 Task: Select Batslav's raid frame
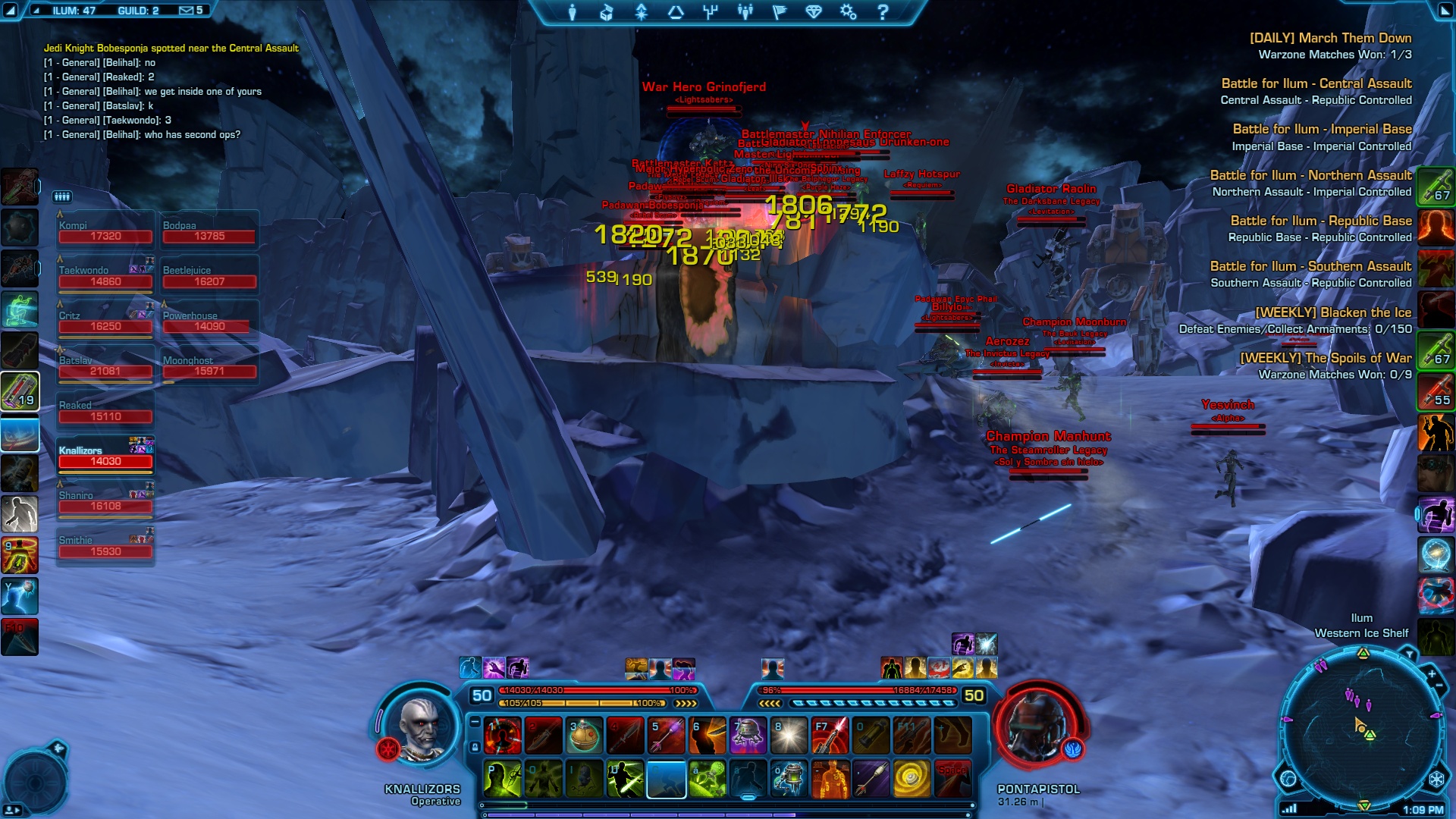click(x=105, y=366)
